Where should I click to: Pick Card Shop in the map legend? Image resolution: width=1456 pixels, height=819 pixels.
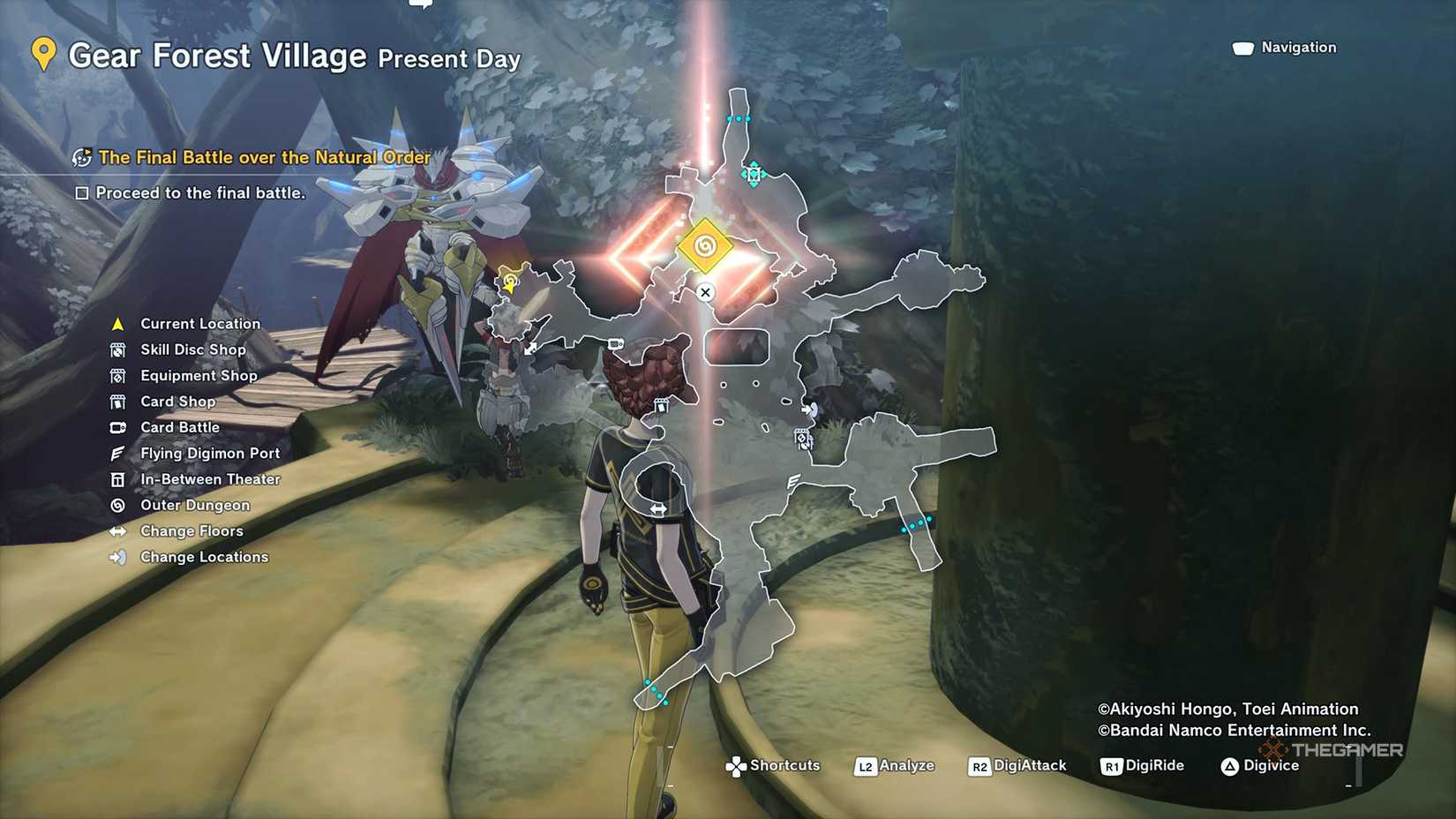(177, 402)
